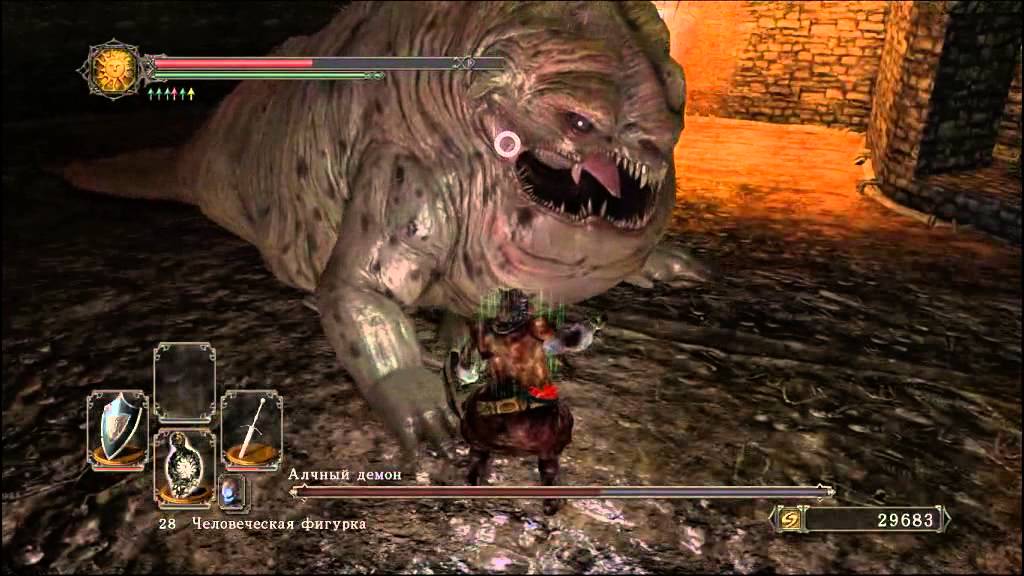
Task: Click the small next-item preview icon
Action: click(232, 491)
